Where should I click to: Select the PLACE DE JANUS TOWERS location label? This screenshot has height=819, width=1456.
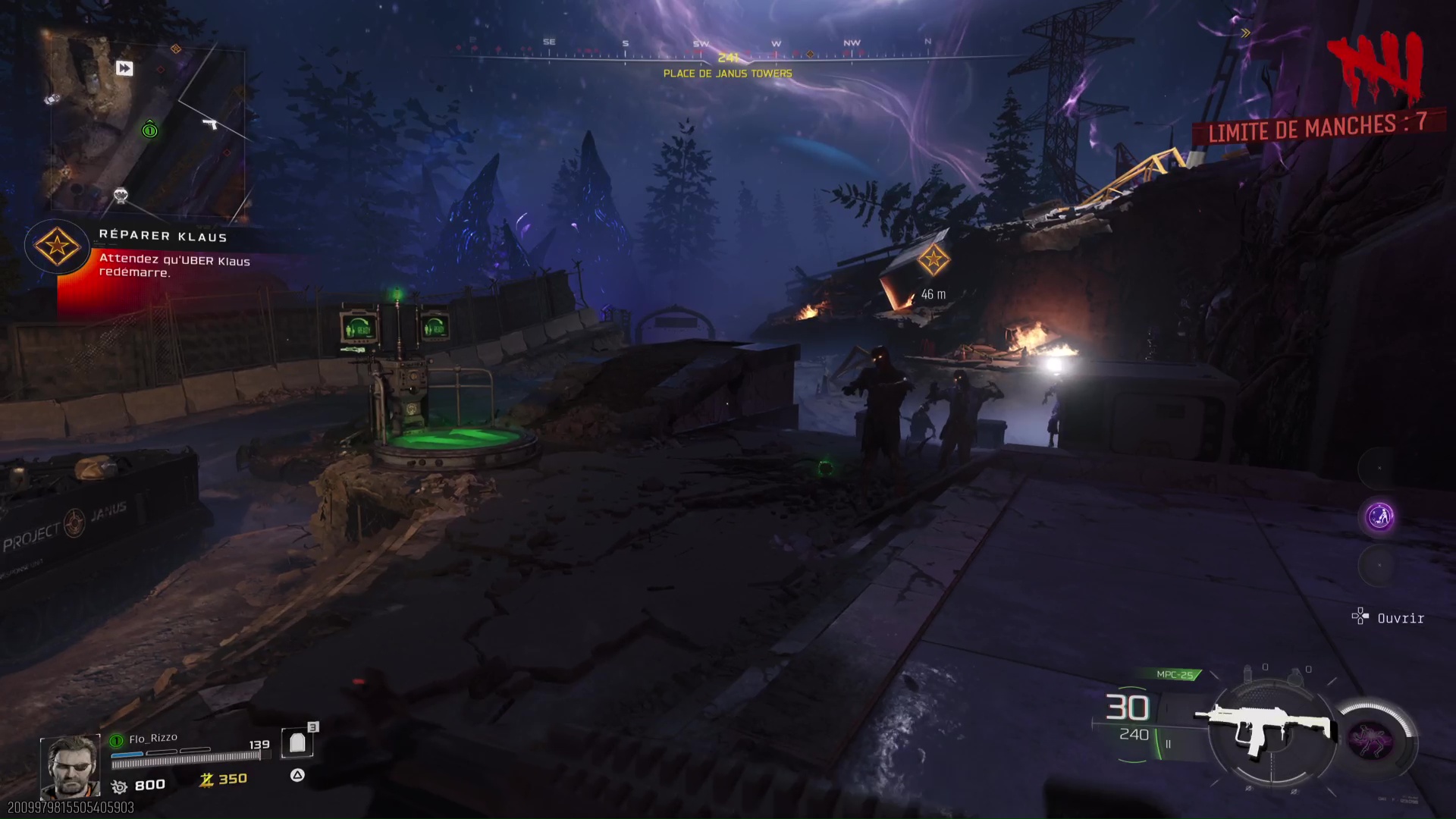point(727,74)
